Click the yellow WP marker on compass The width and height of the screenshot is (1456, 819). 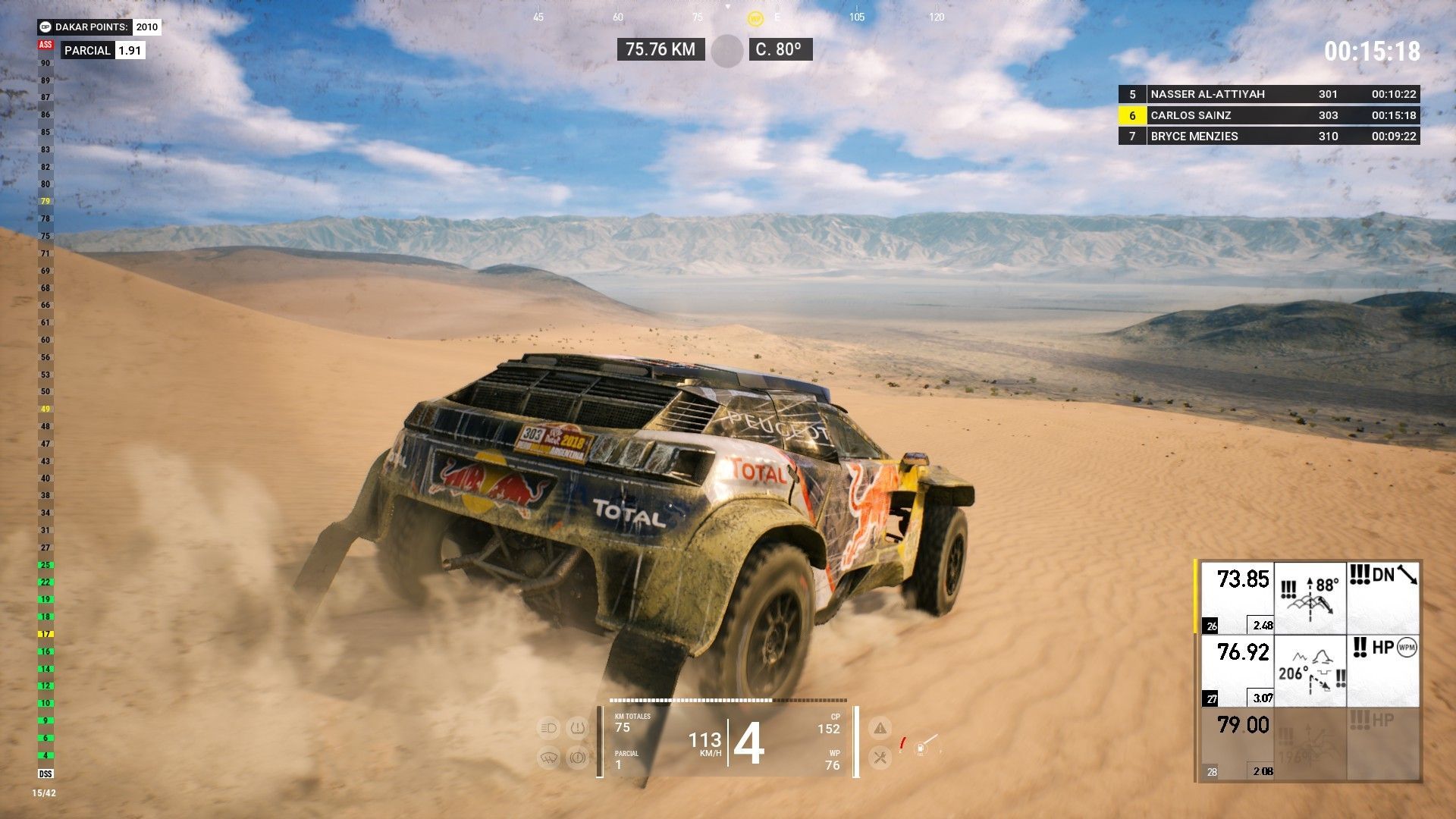pyautogui.click(x=755, y=18)
